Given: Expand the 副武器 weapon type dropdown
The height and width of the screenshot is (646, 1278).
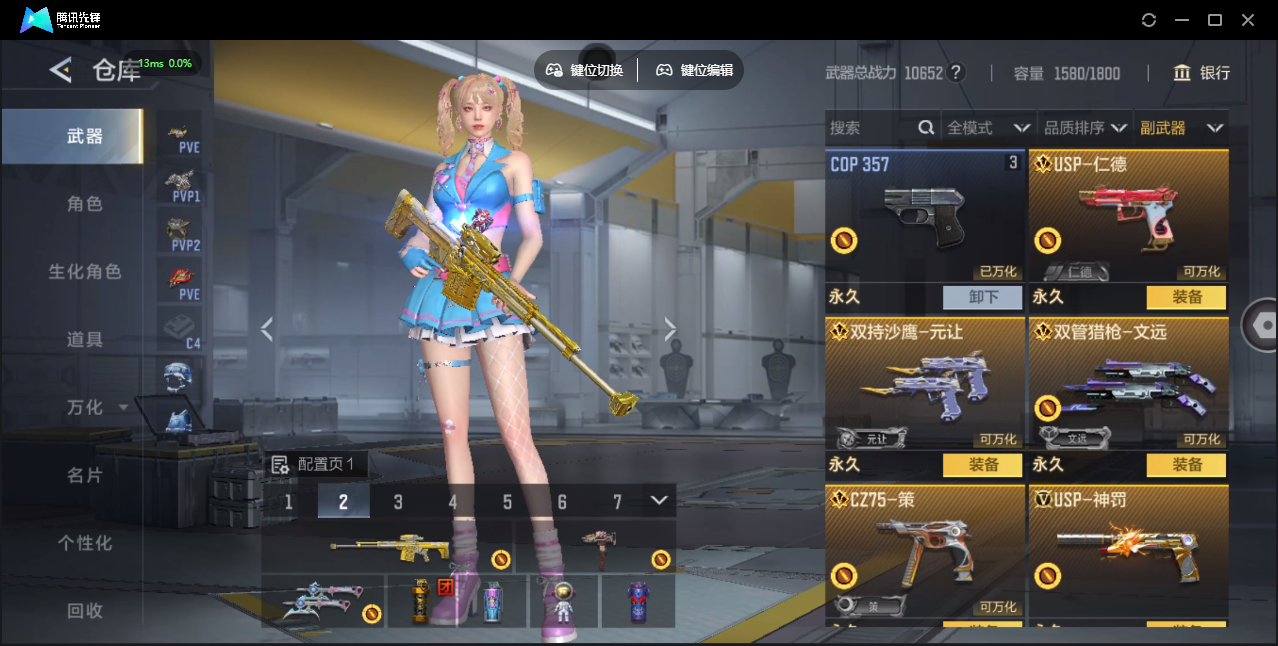Looking at the screenshot, I should pyautogui.click(x=1181, y=128).
